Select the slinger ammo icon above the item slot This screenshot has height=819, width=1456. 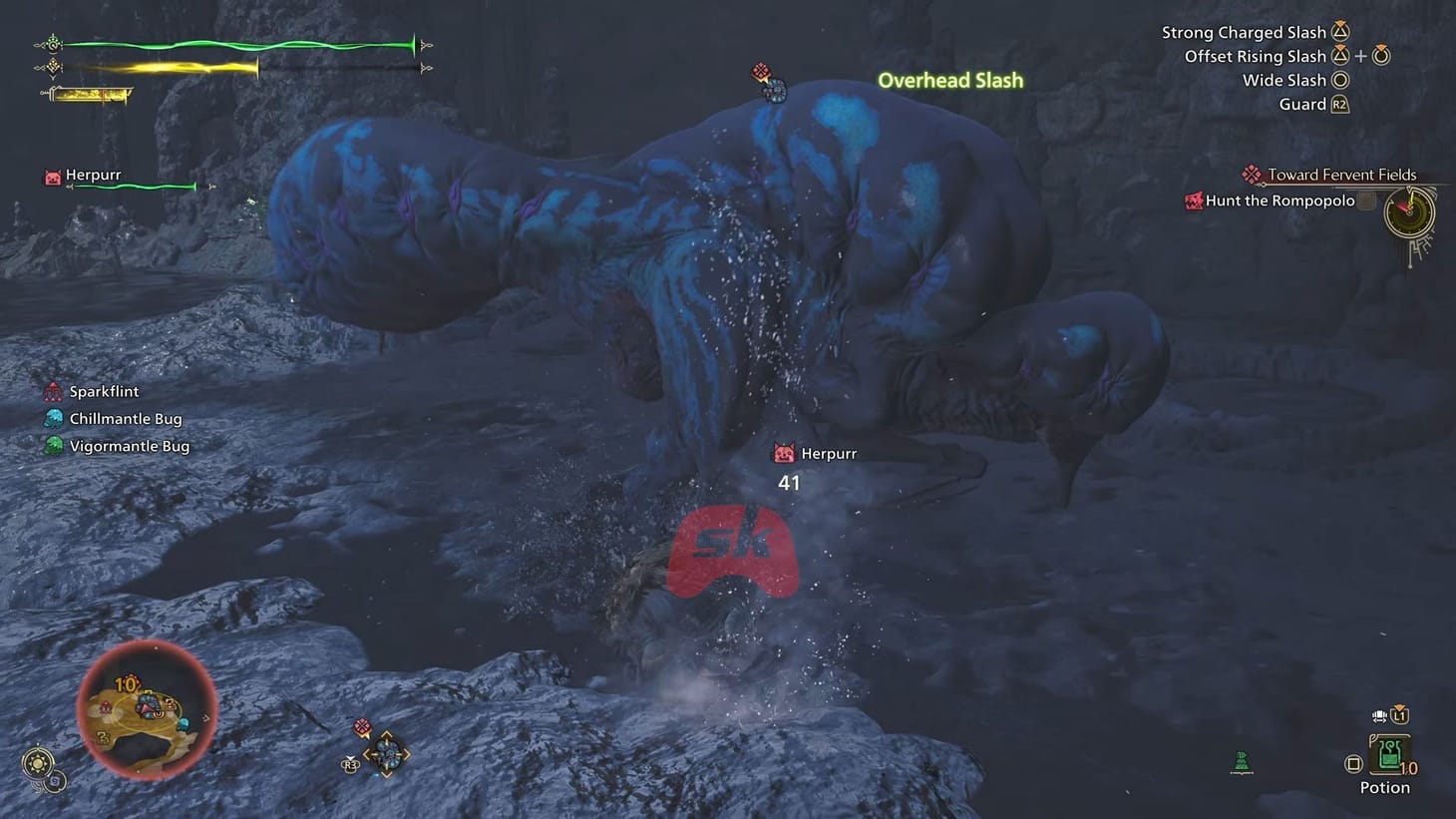[1379, 714]
